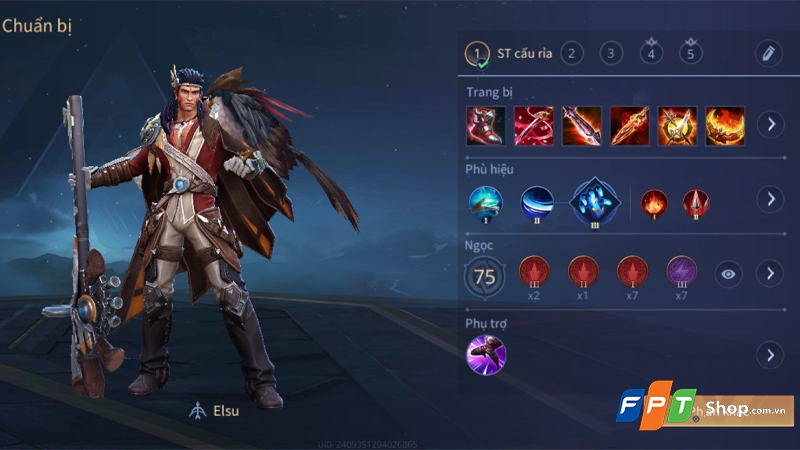Select the golden crossed-blades equipment item
The image size is (800, 450).
(x=677, y=125)
